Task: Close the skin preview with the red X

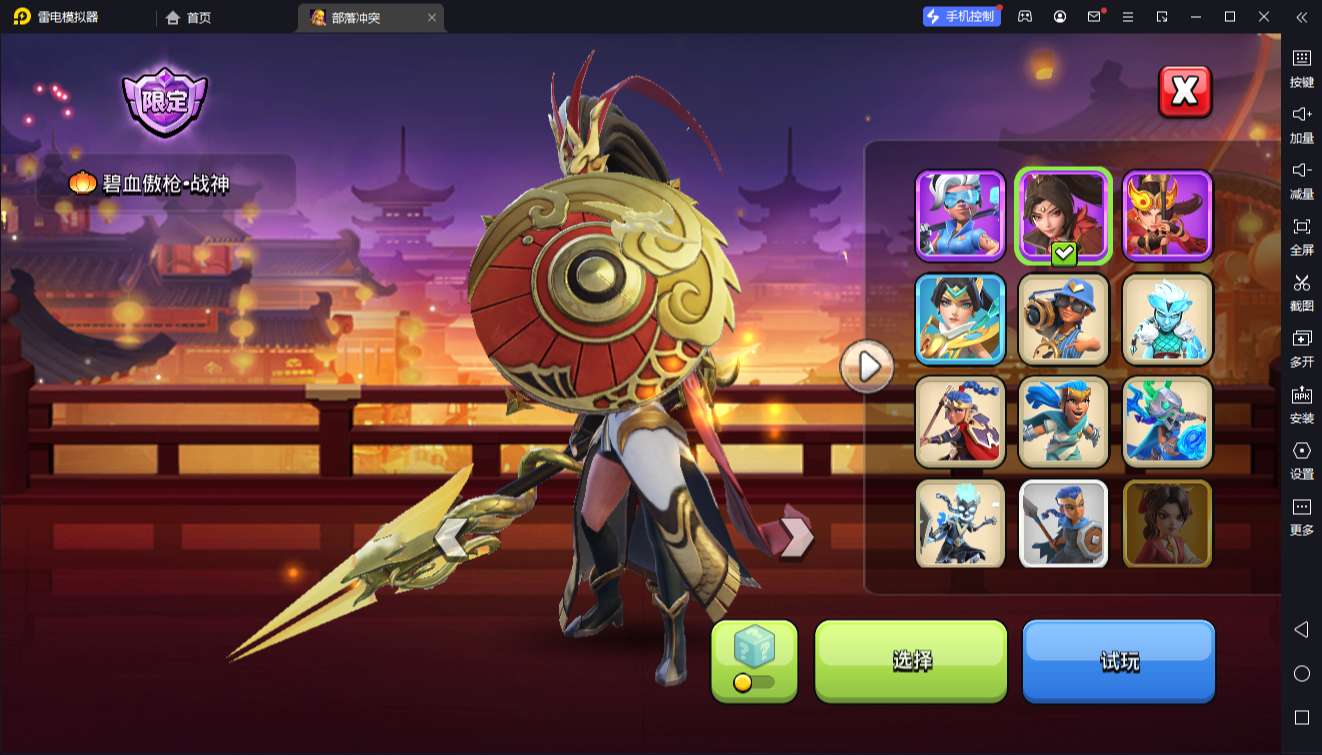Action: pos(1185,92)
